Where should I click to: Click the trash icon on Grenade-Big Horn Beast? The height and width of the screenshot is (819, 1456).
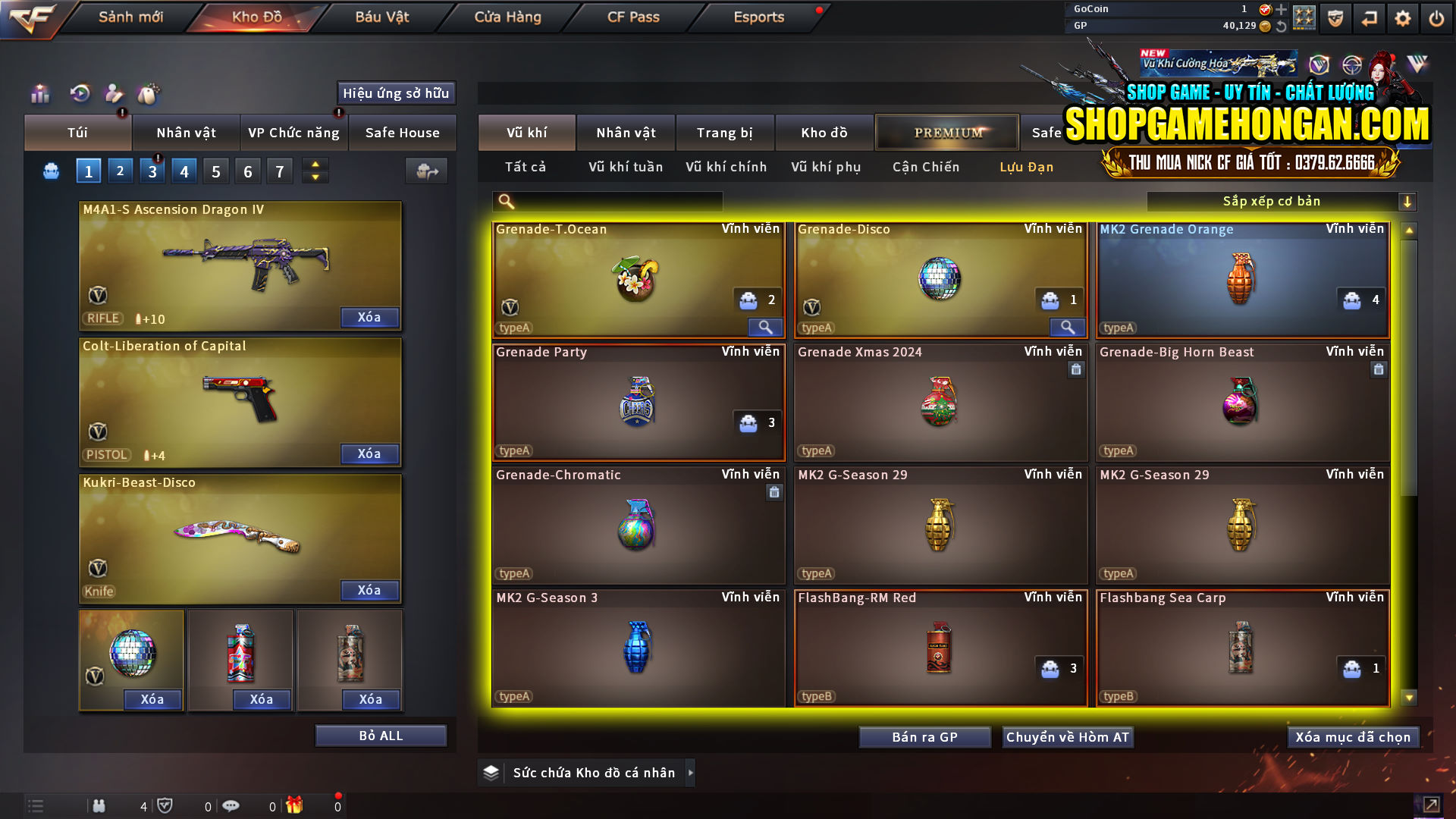coord(1379,369)
